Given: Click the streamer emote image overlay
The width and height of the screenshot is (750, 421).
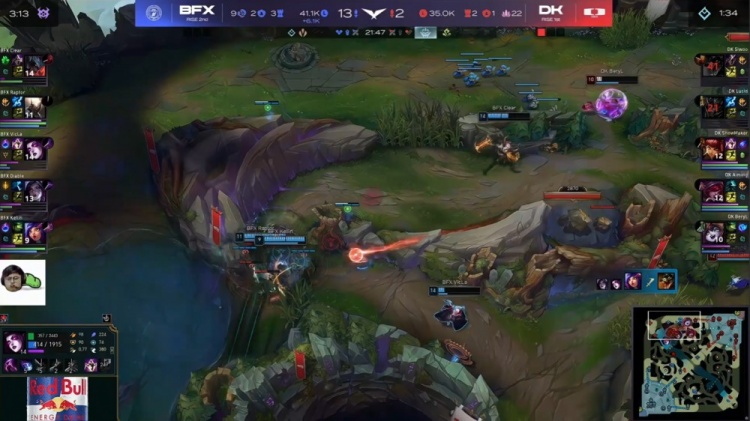Looking at the screenshot, I should click(x=22, y=282).
